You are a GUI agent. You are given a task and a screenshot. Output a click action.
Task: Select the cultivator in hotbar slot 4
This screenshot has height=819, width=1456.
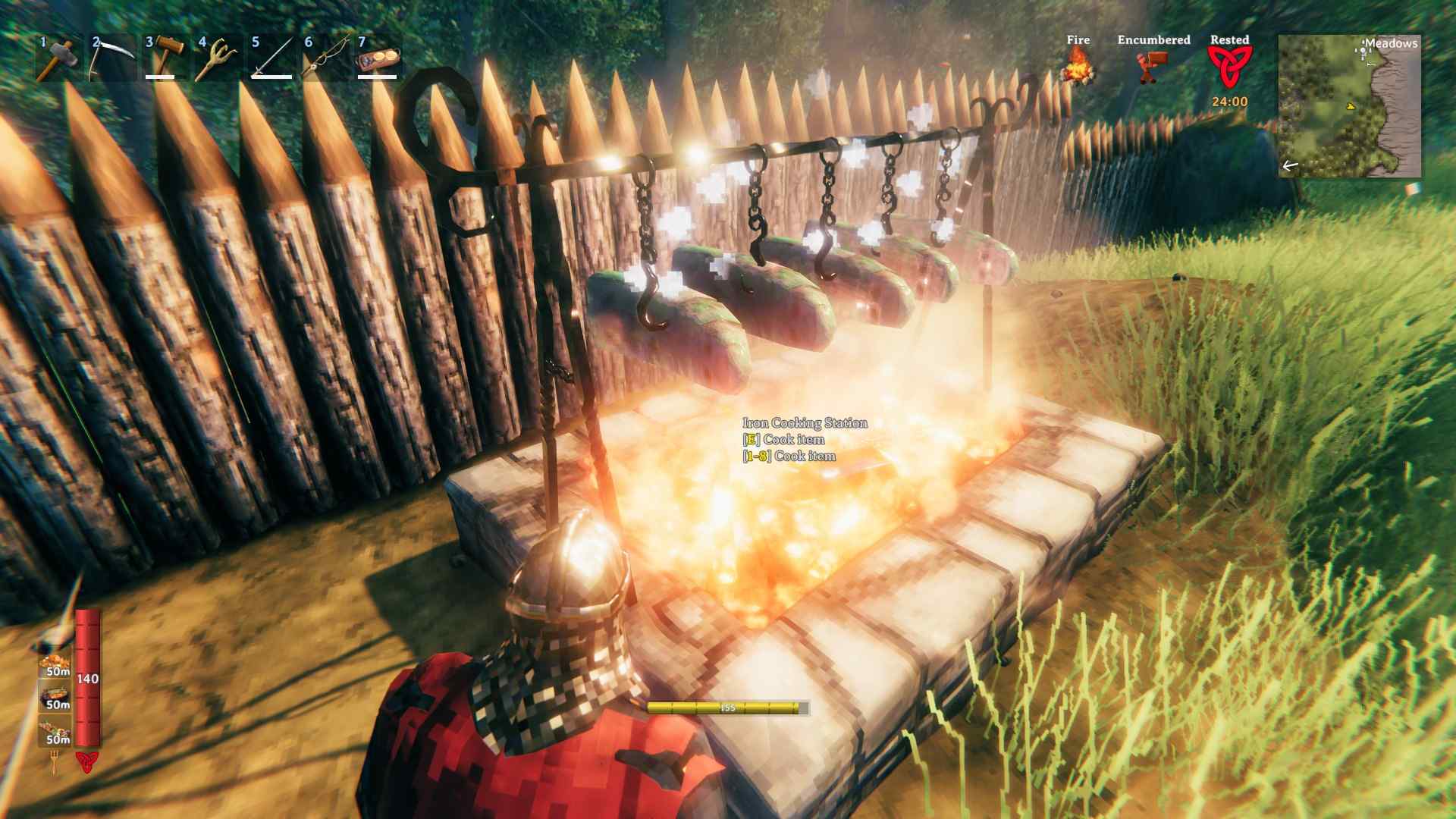218,58
